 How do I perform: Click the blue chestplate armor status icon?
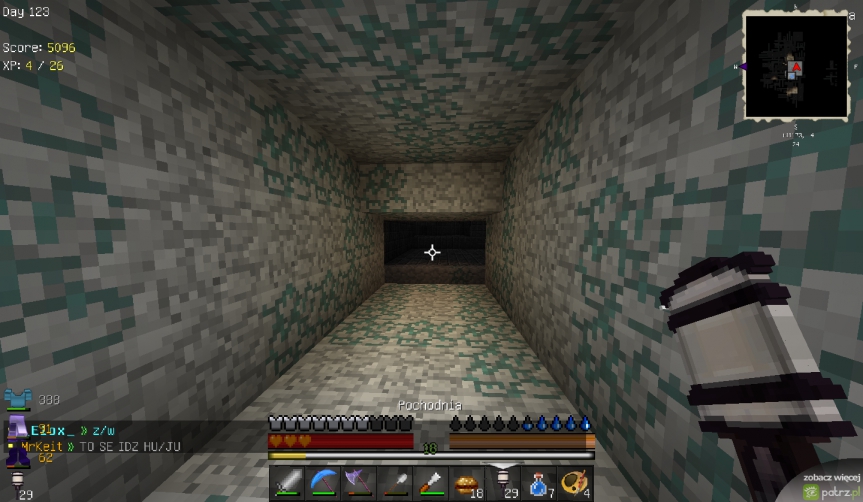tap(18, 399)
